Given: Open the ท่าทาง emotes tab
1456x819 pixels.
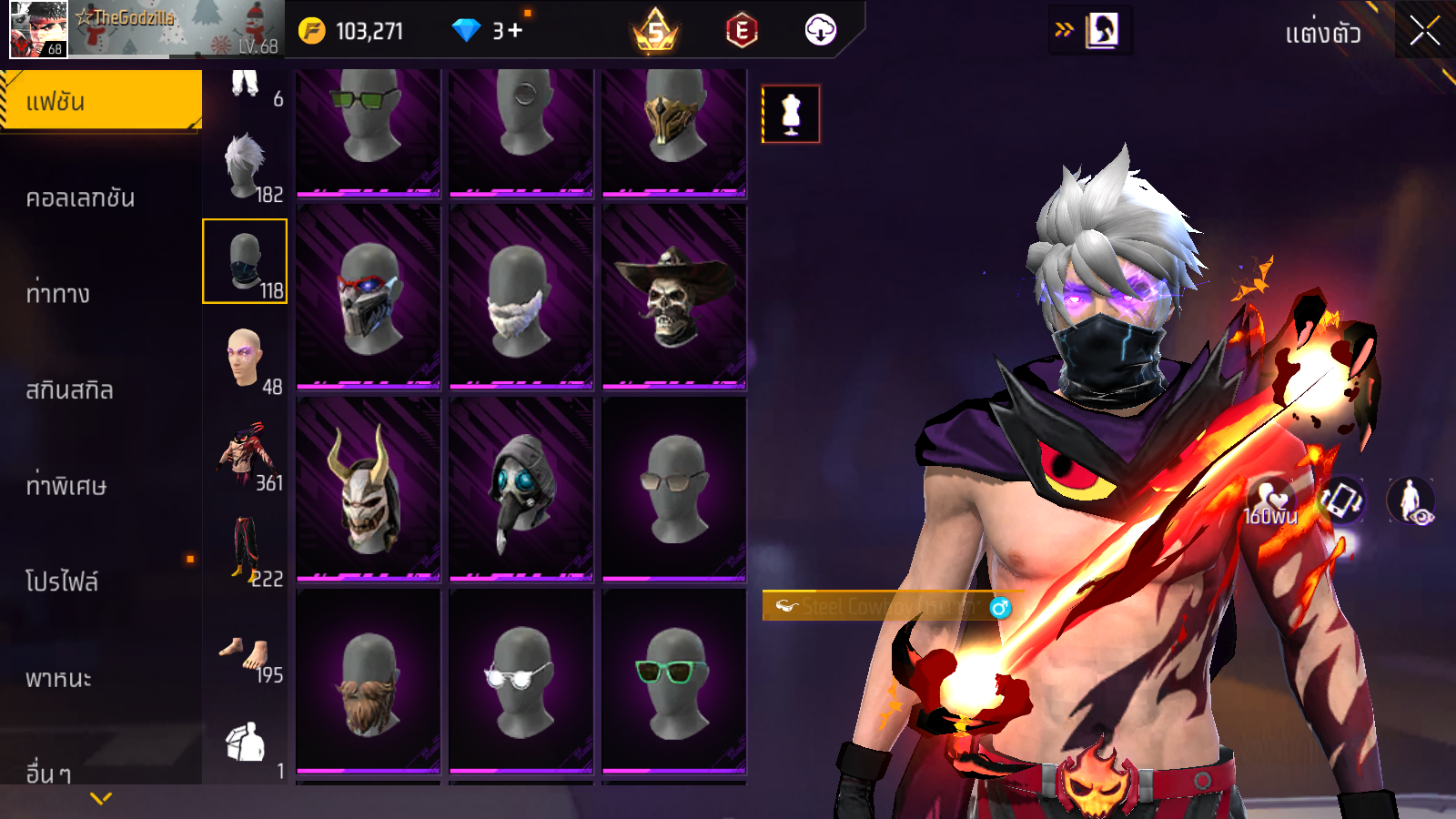Looking at the screenshot, I should point(58,293).
